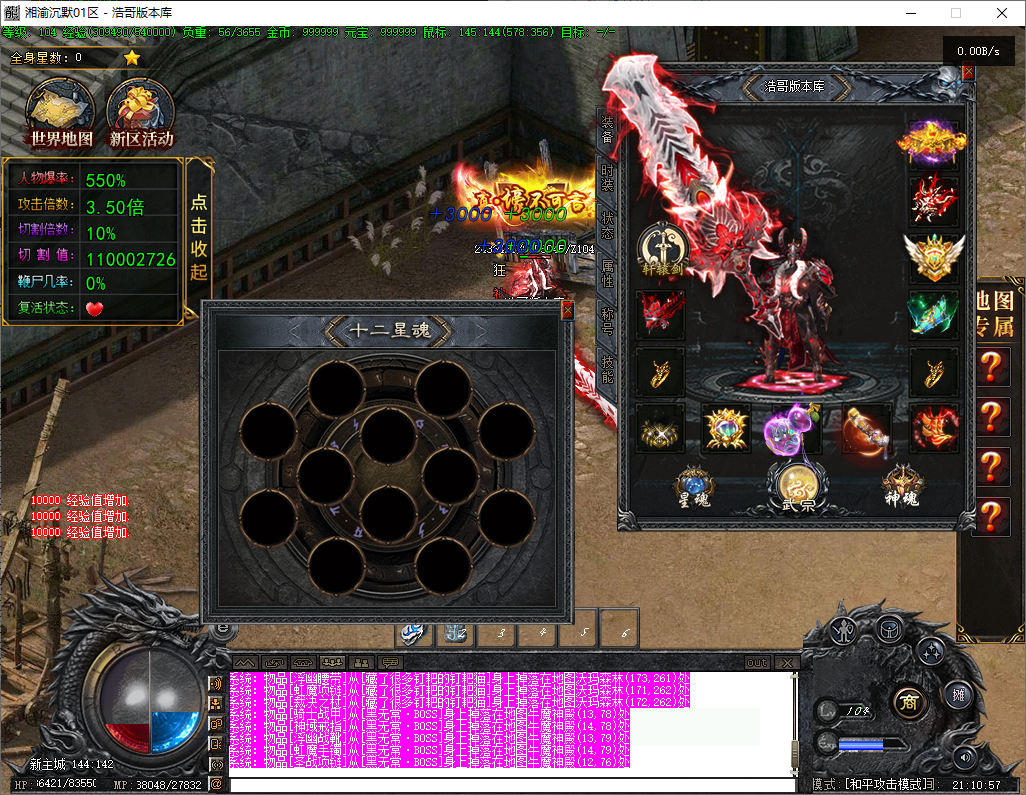Close the 十二星魂 window
The image size is (1026, 795).
pyautogui.click(x=567, y=311)
